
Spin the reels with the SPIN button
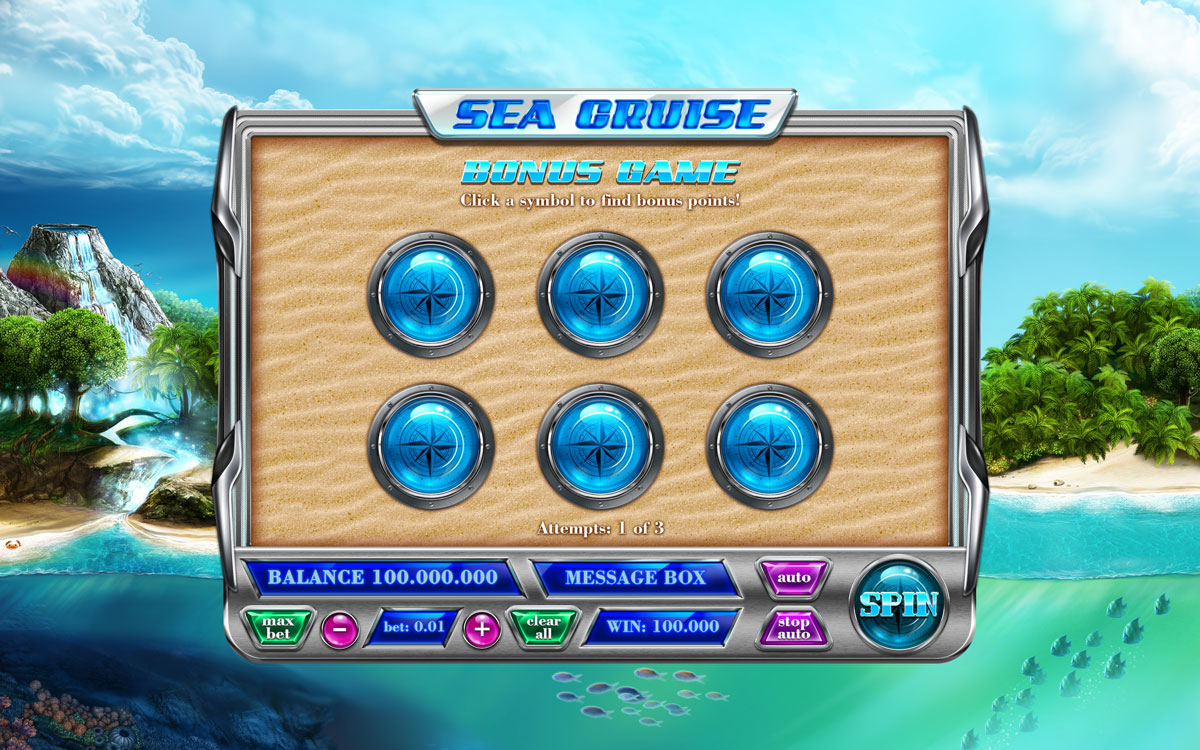coord(898,605)
